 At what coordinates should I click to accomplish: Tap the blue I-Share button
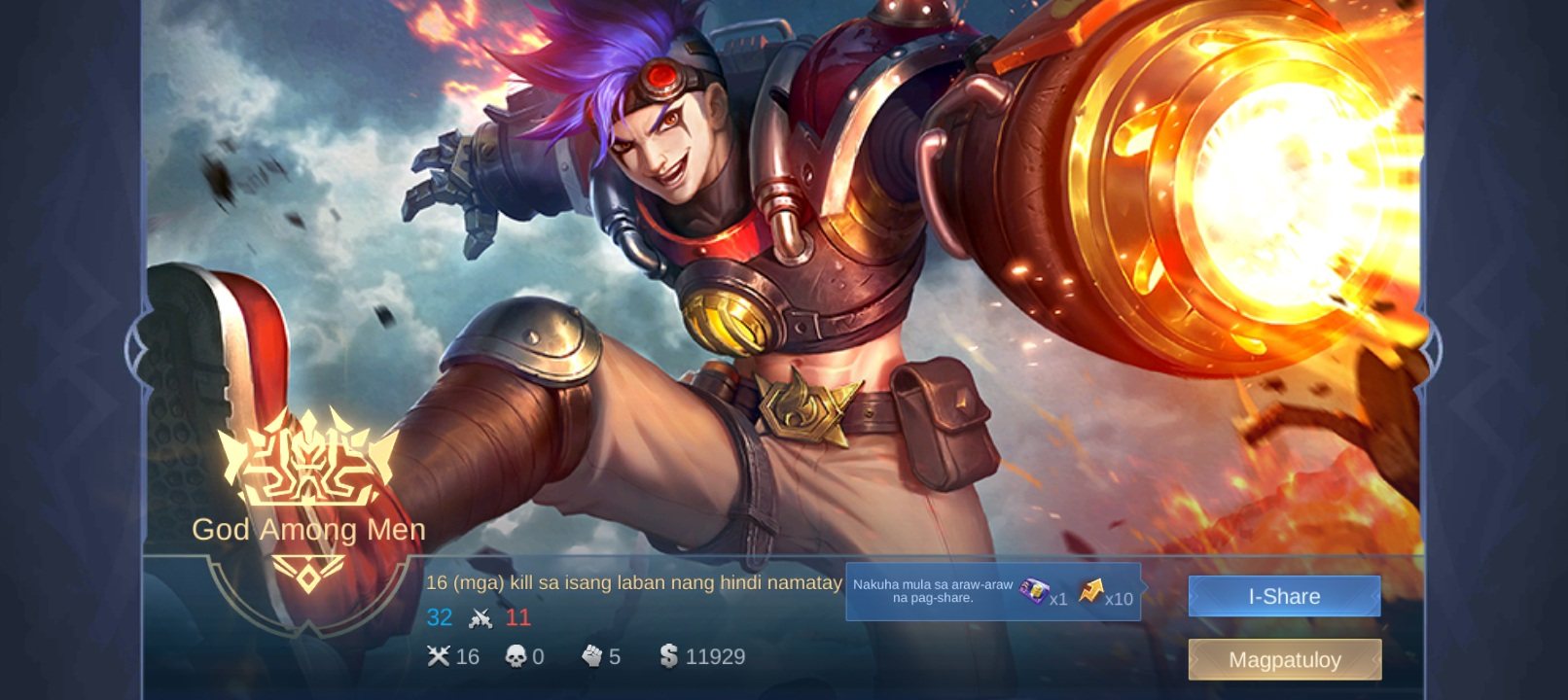(x=1284, y=596)
